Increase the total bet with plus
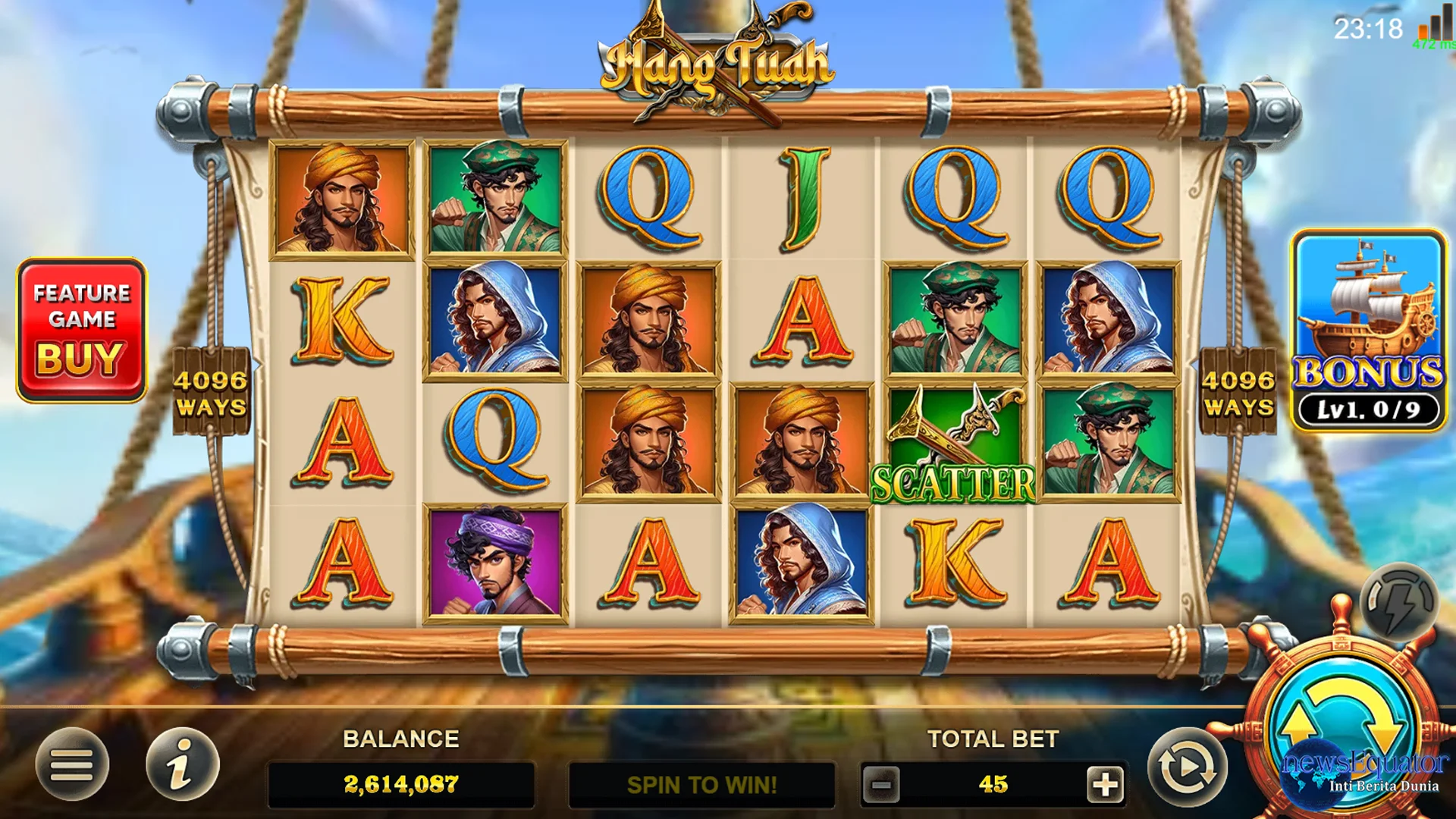Screen dimensions: 1456x819 coord(1105,784)
